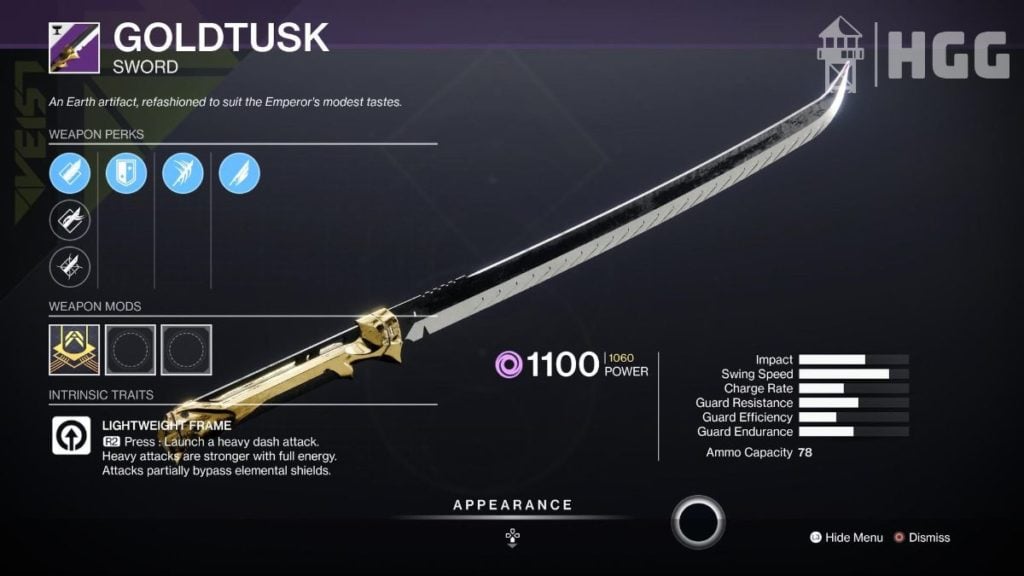Choose the highlighted blade perk in first column
This screenshot has width=1024, height=576.
pyautogui.click(x=70, y=174)
